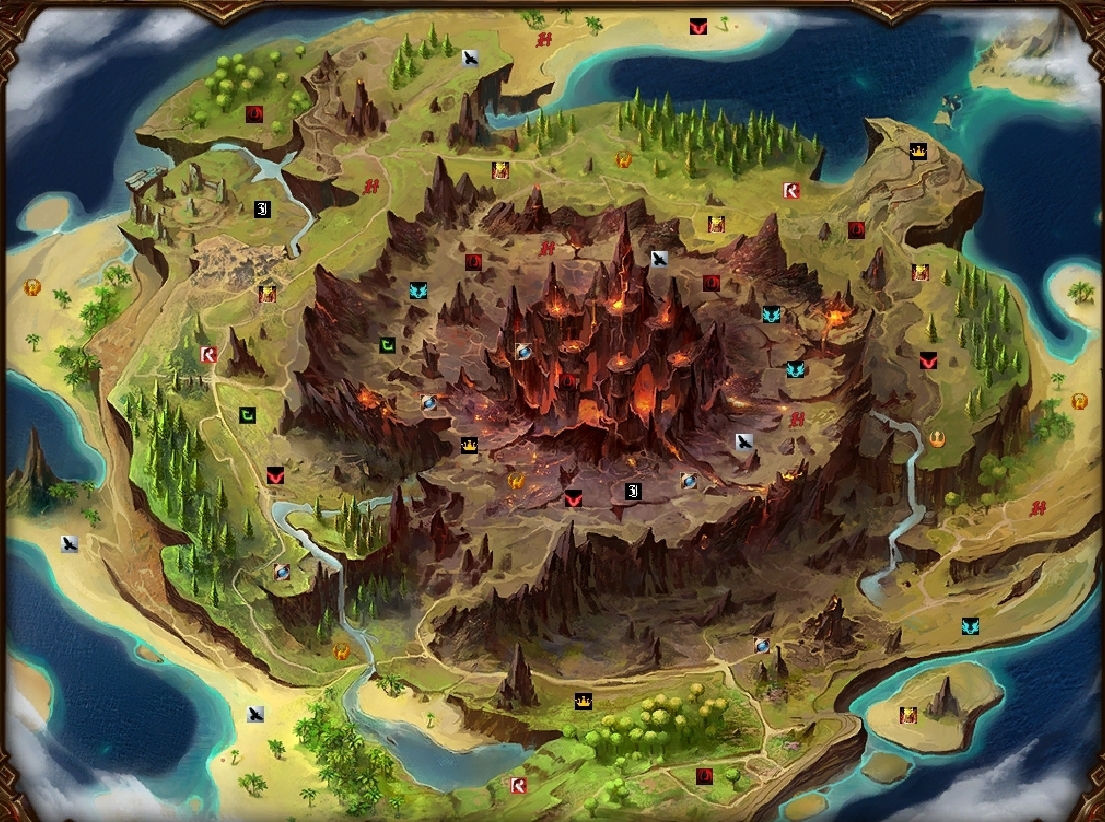Select the laurel wreath marker on the western beach

pos(32,288)
